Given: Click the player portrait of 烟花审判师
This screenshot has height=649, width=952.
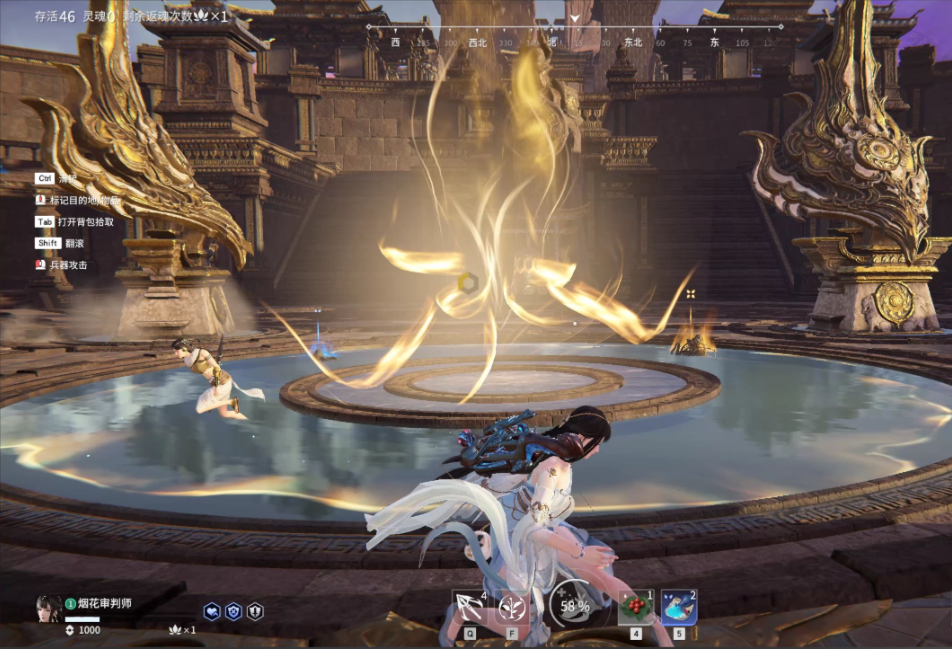Looking at the screenshot, I should 48,608.
